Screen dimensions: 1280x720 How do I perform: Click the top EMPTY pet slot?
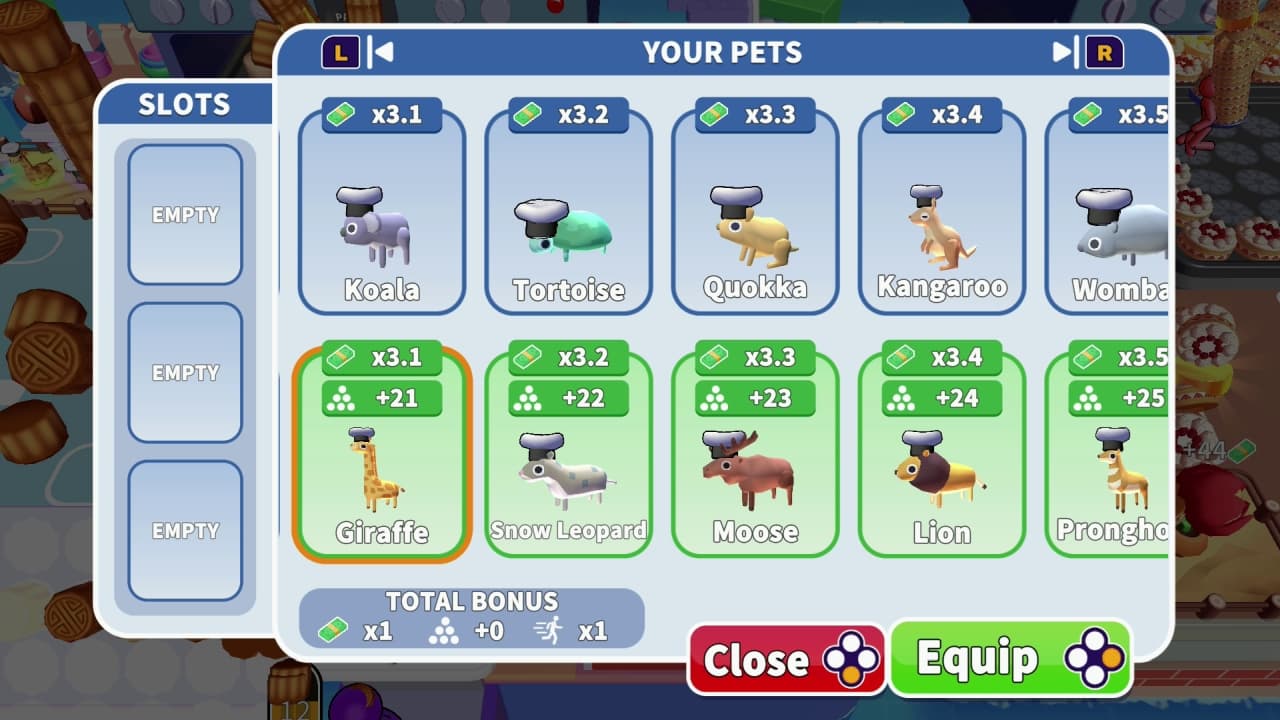pos(185,214)
